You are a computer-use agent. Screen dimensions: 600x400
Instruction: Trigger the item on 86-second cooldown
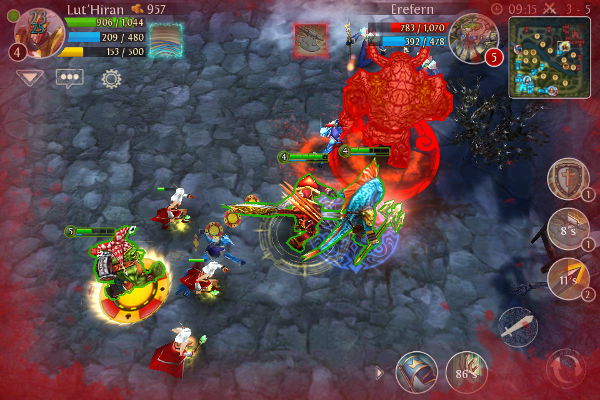pos(467,371)
